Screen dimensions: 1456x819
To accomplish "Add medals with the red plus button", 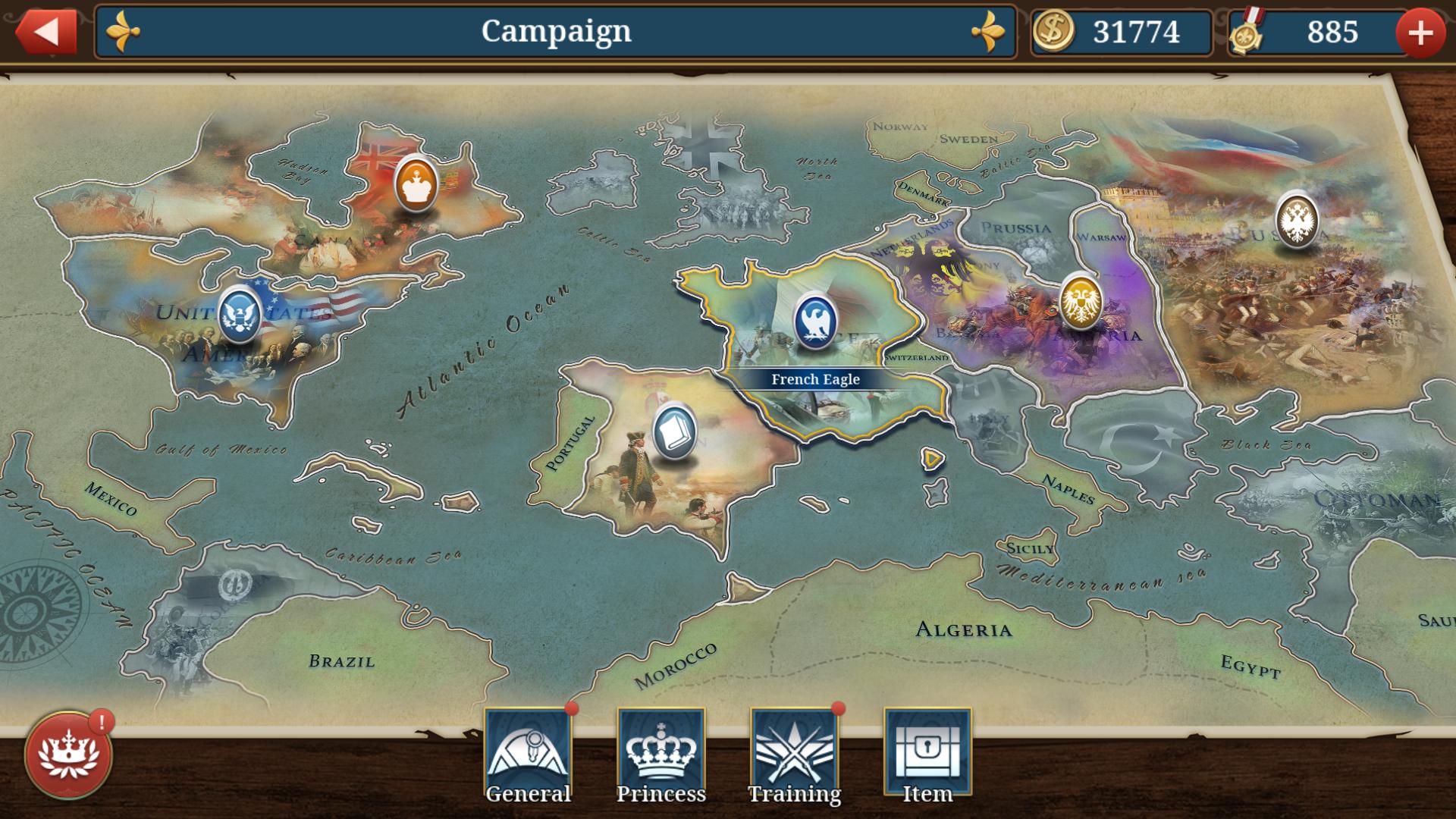I will (x=1420, y=33).
